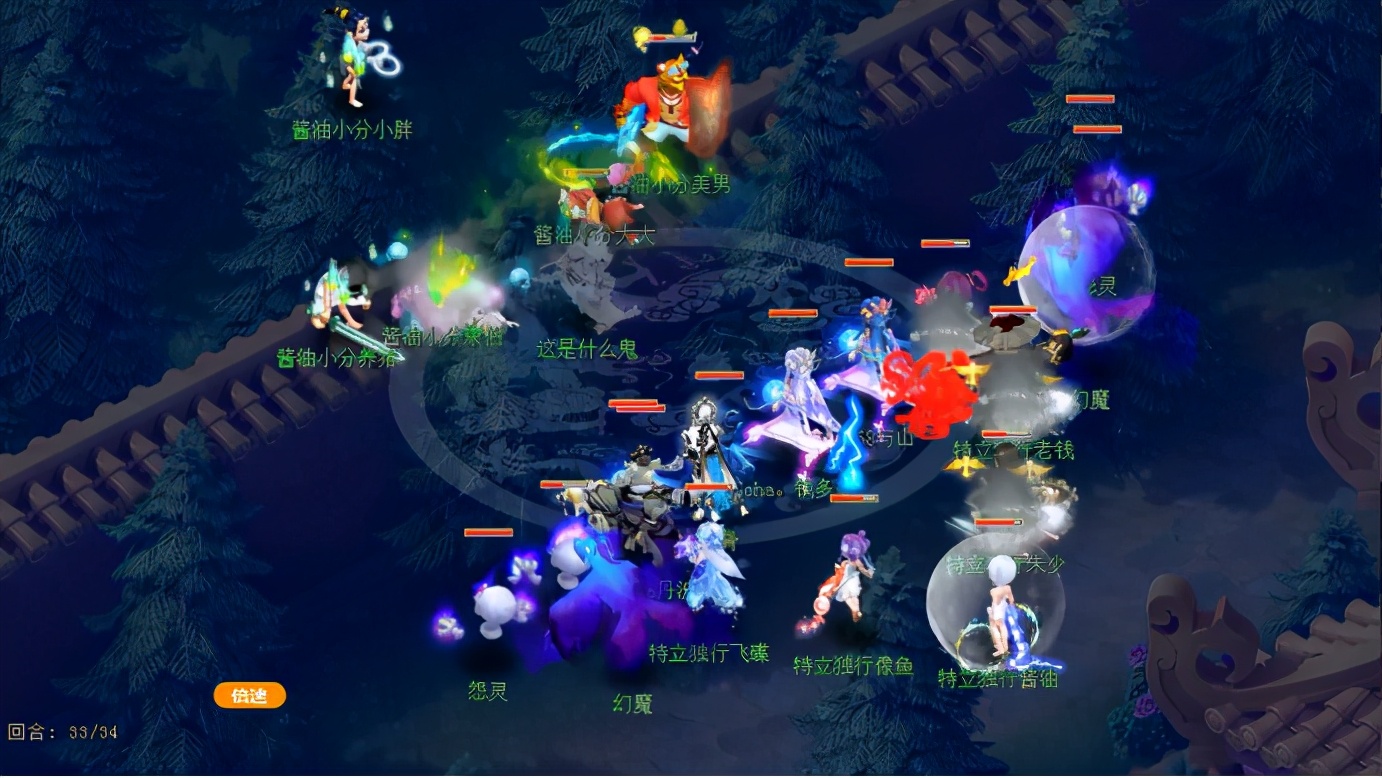Enable battle speed boost via orange button
This screenshot has height=778, width=1382.
pyautogui.click(x=248, y=695)
